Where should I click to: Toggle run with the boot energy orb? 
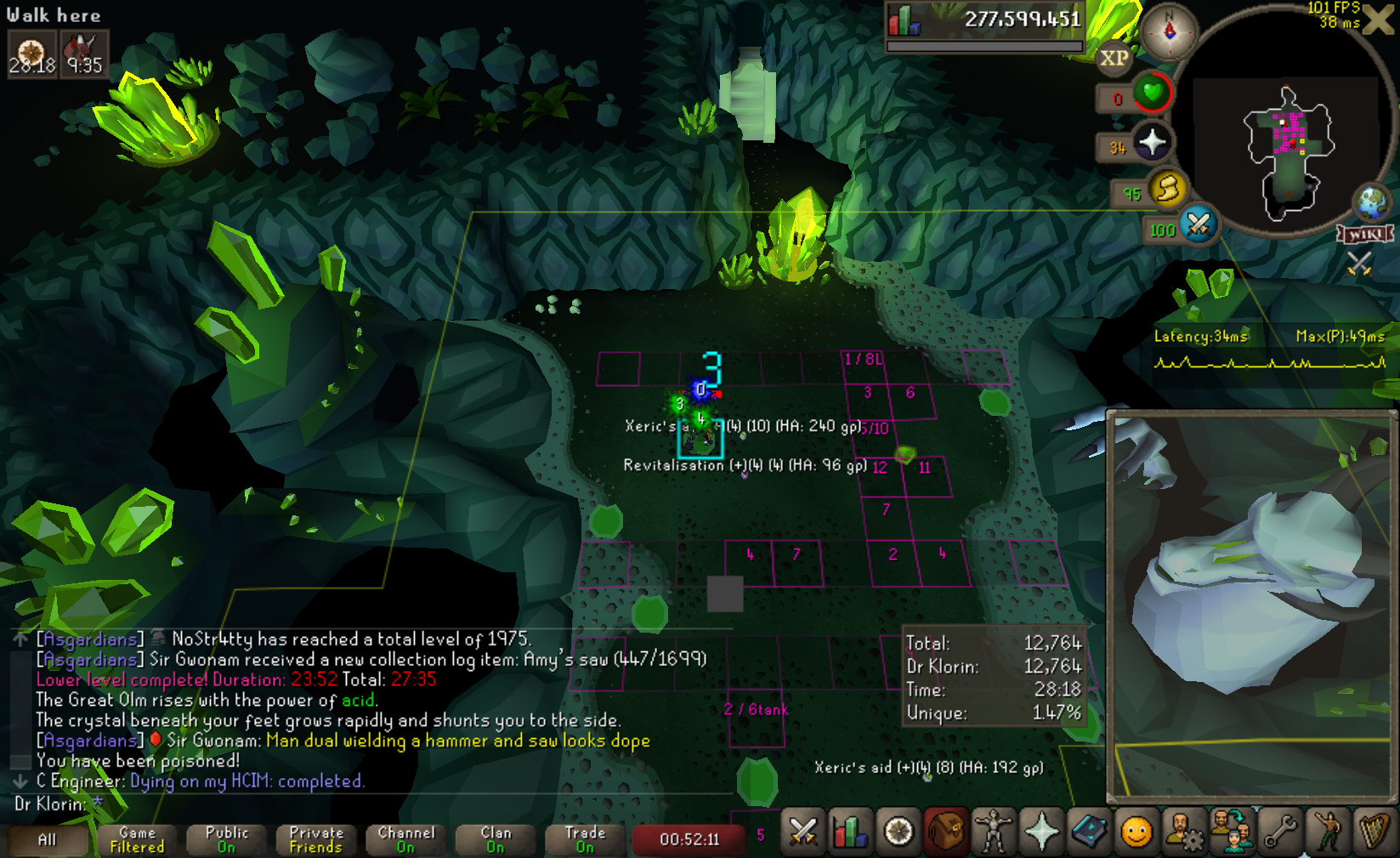pos(1167,189)
